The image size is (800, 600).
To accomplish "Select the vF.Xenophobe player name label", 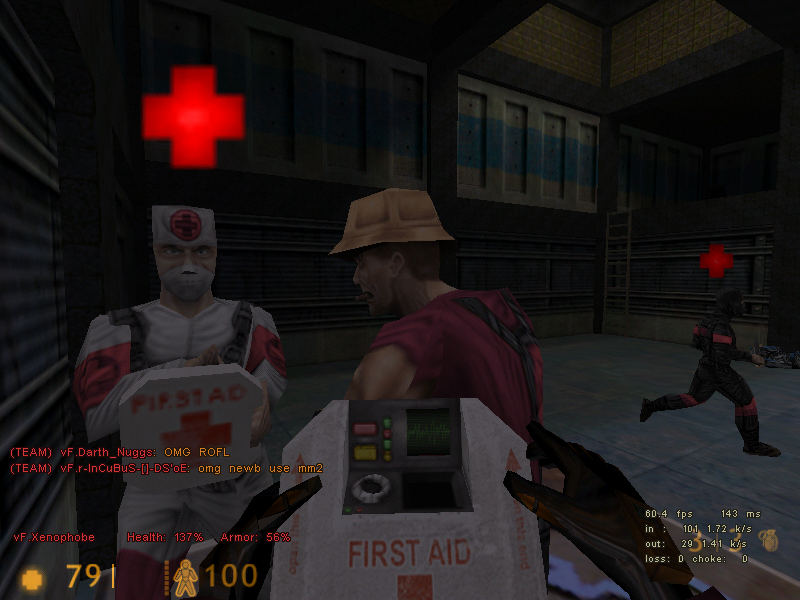I will point(53,537).
